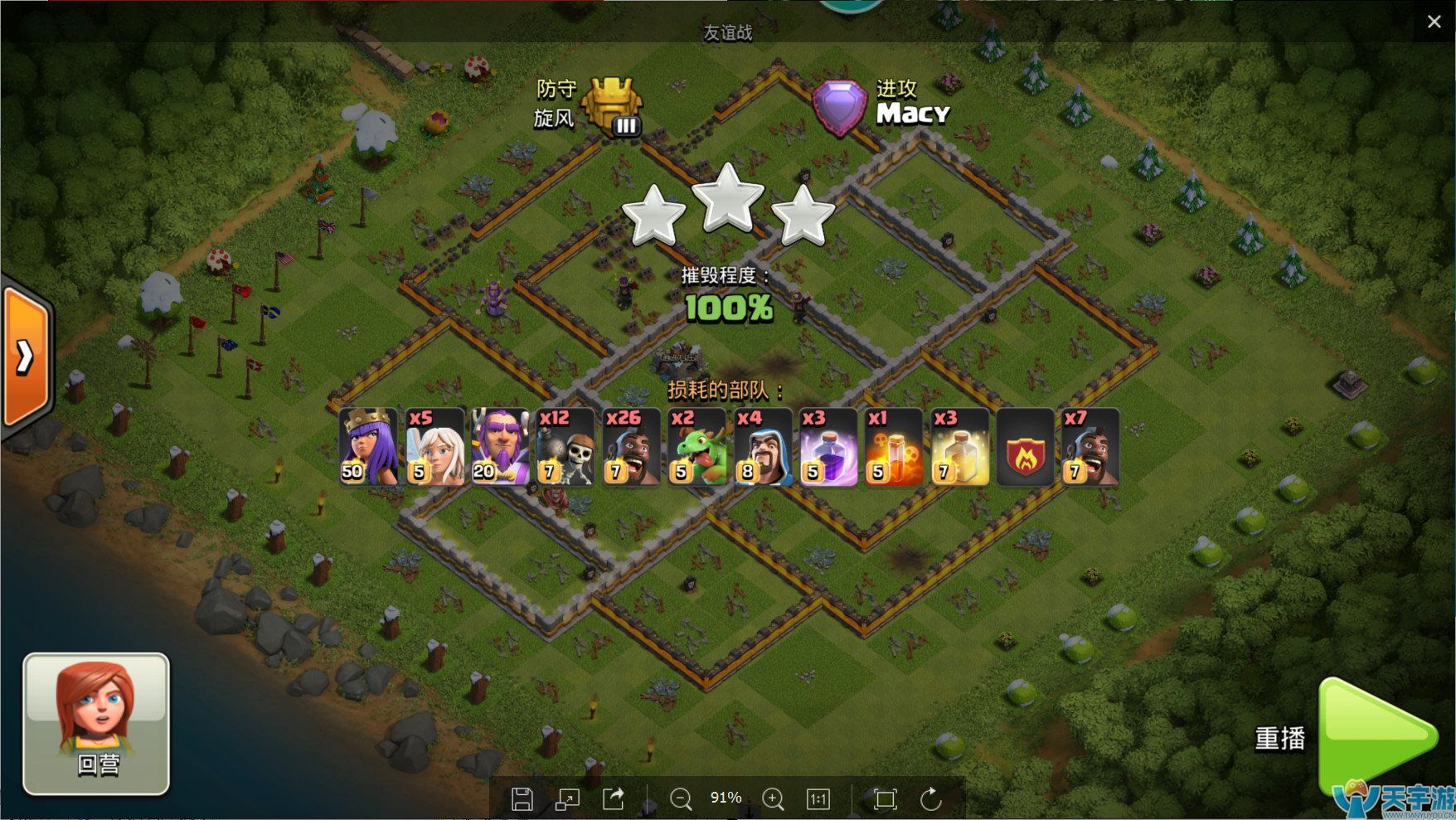Reset the view to 1:1 scale
Screen dimensions: 1456x820
818,798
